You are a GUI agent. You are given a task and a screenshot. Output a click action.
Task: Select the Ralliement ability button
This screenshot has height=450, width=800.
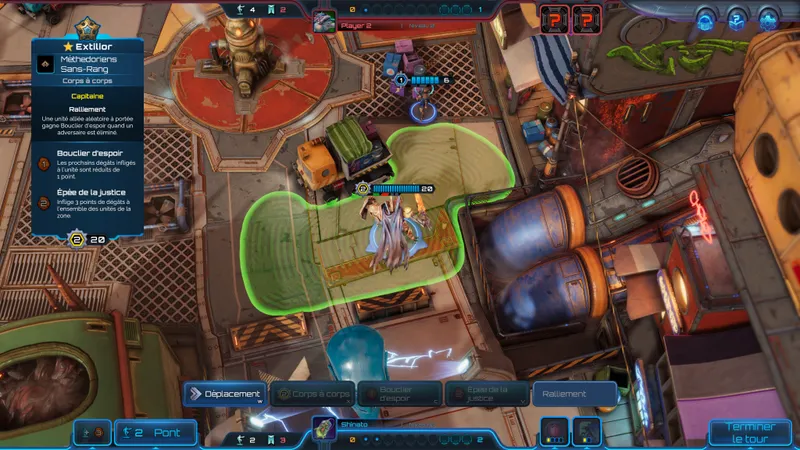574,394
